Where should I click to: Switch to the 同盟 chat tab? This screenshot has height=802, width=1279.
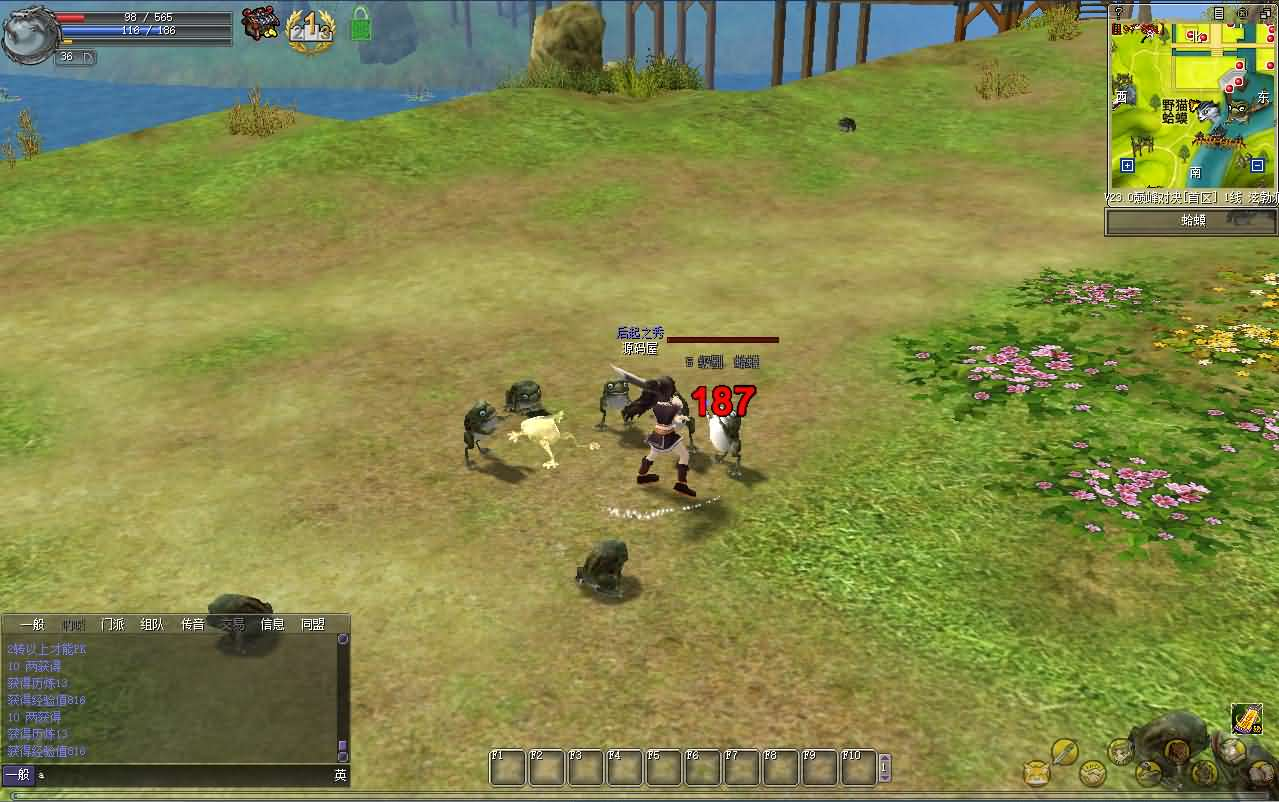tap(312, 624)
